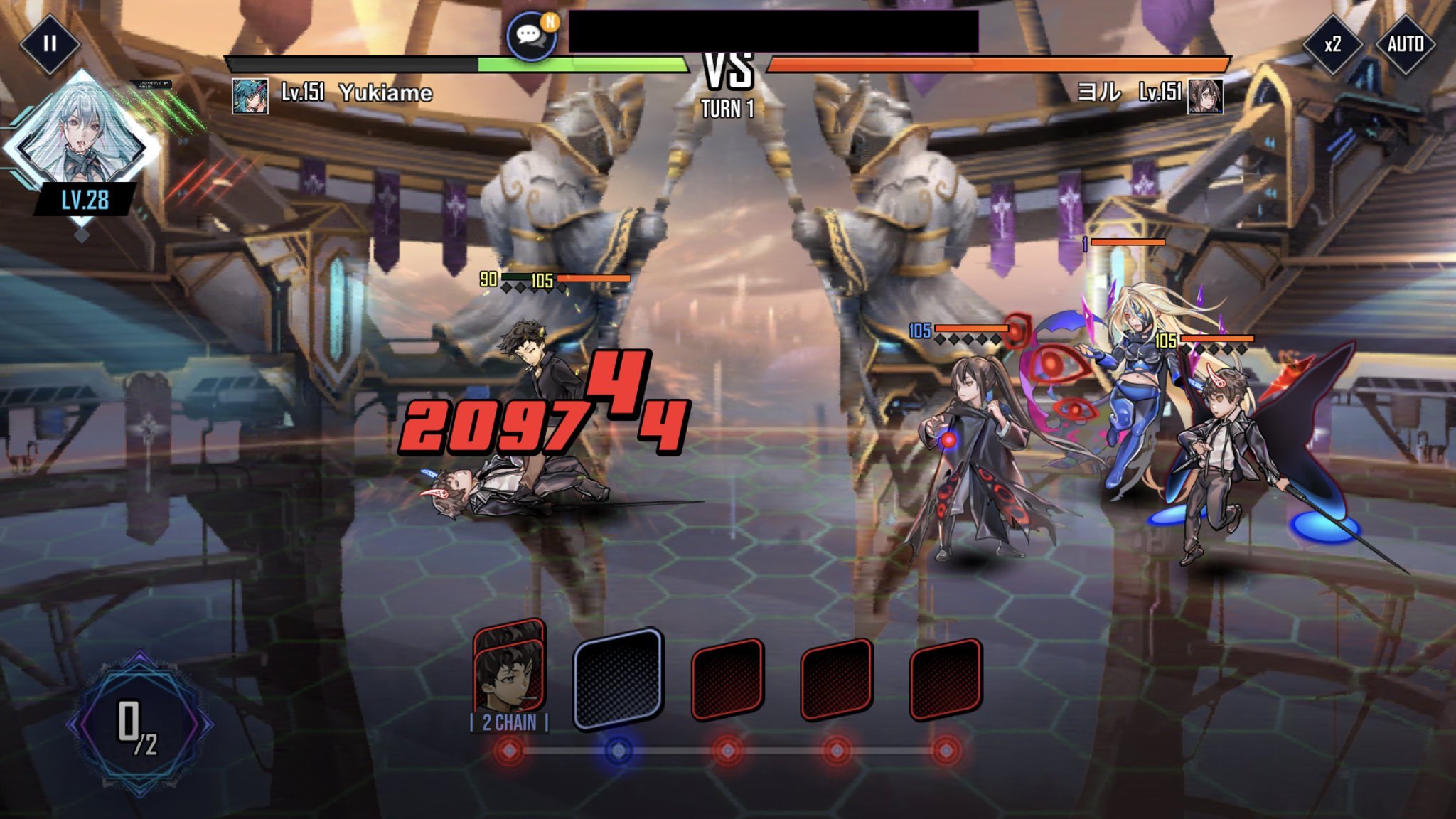
Task: Open the chat speech bubble
Action: pyautogui.click(x=530, y=36)
